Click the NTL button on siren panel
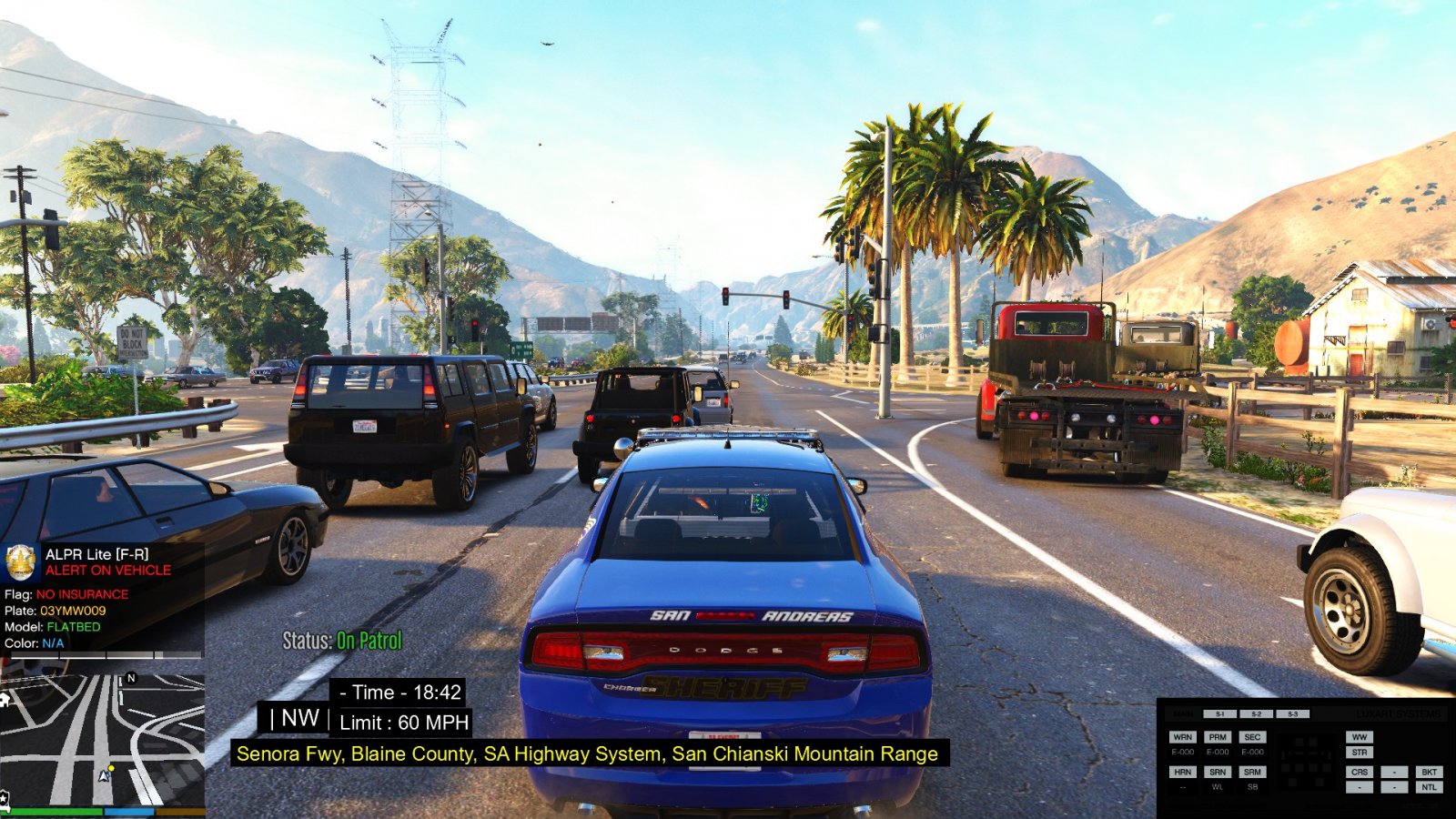The width and height of the screenshot is (1456, 819). (x=1429, y=787)
